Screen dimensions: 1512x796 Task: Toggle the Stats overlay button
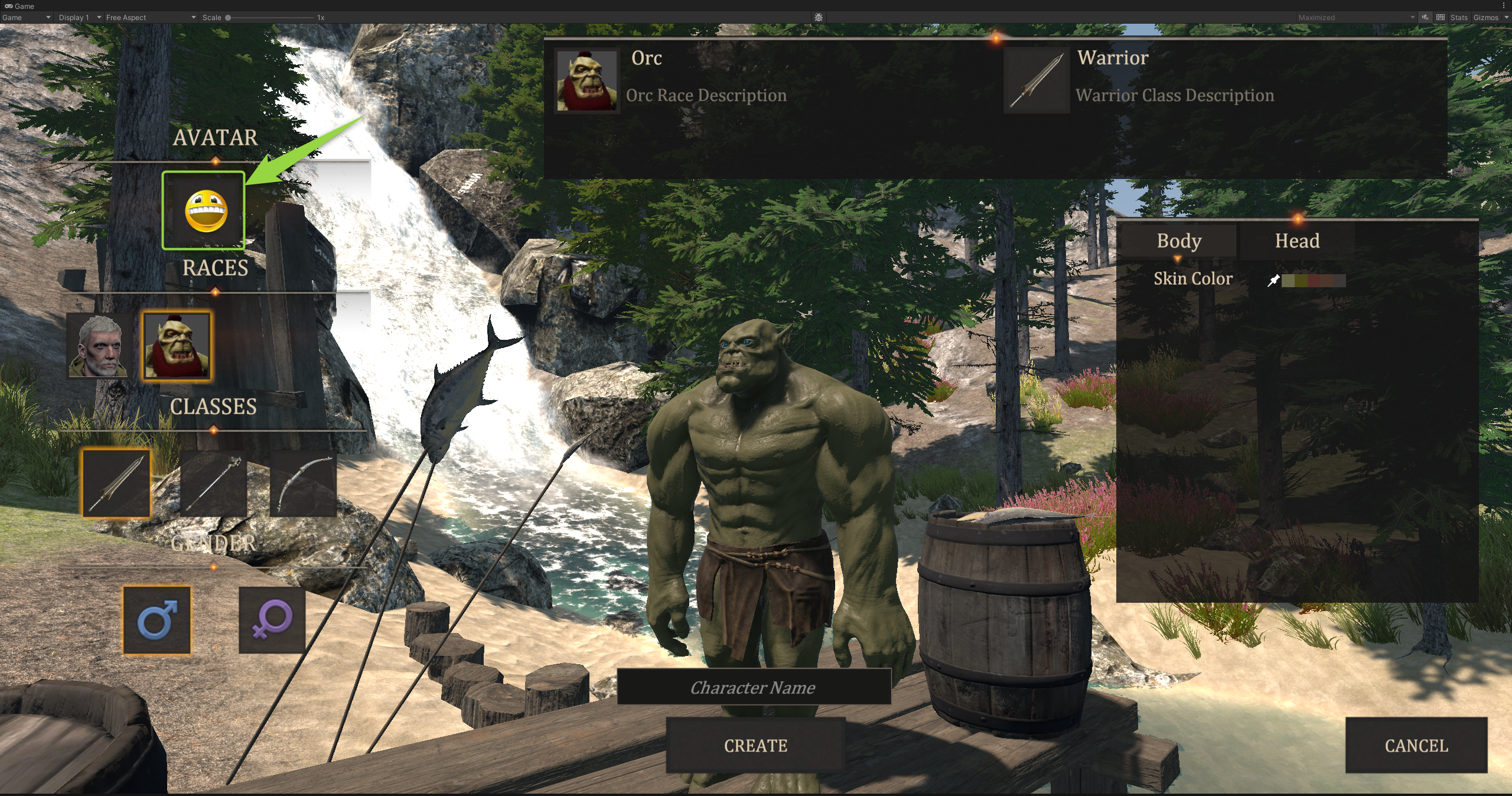click(x=1458, y=18)
